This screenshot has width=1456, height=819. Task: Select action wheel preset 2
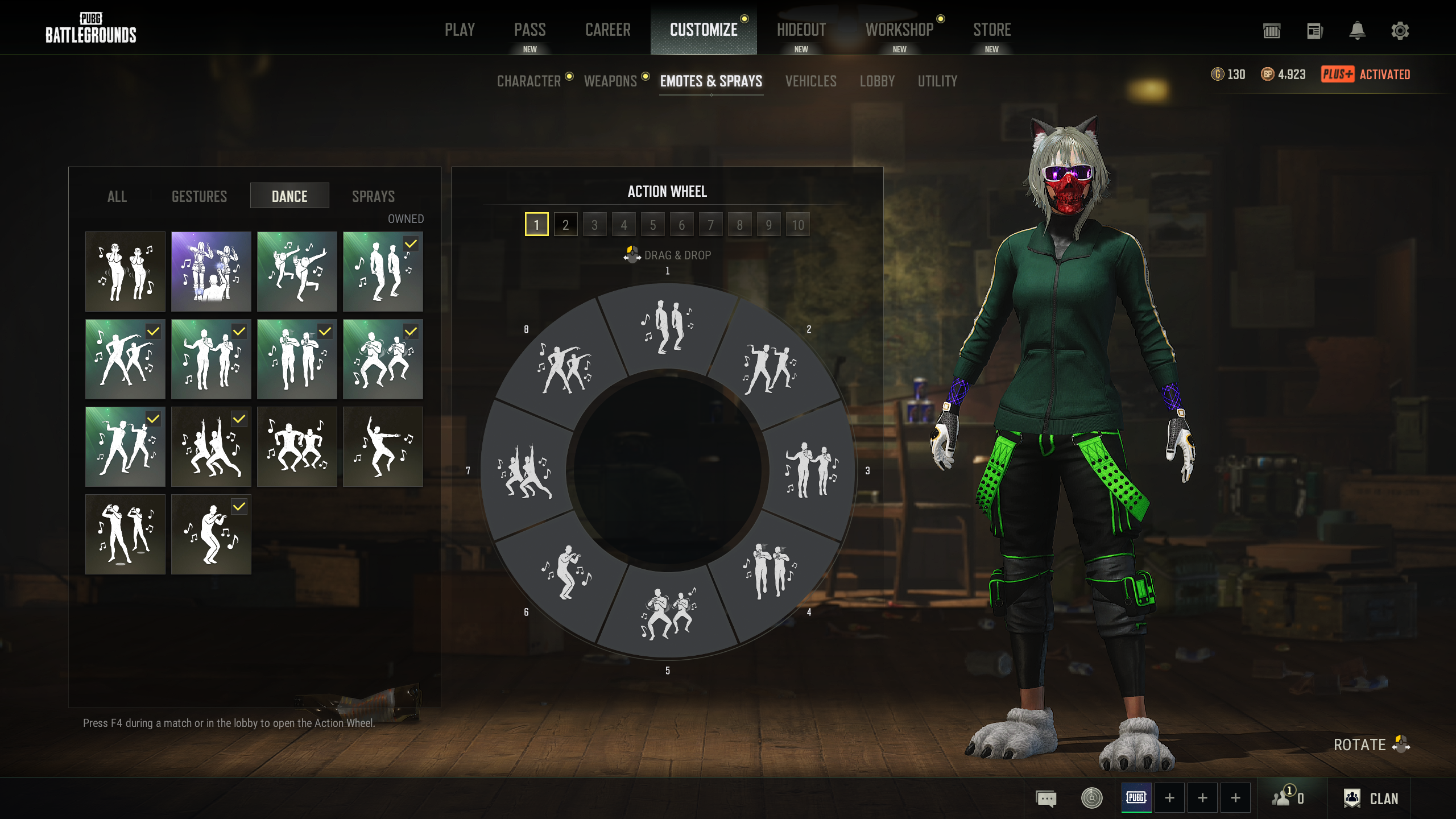pyautogui.click(x=565, y=225)
